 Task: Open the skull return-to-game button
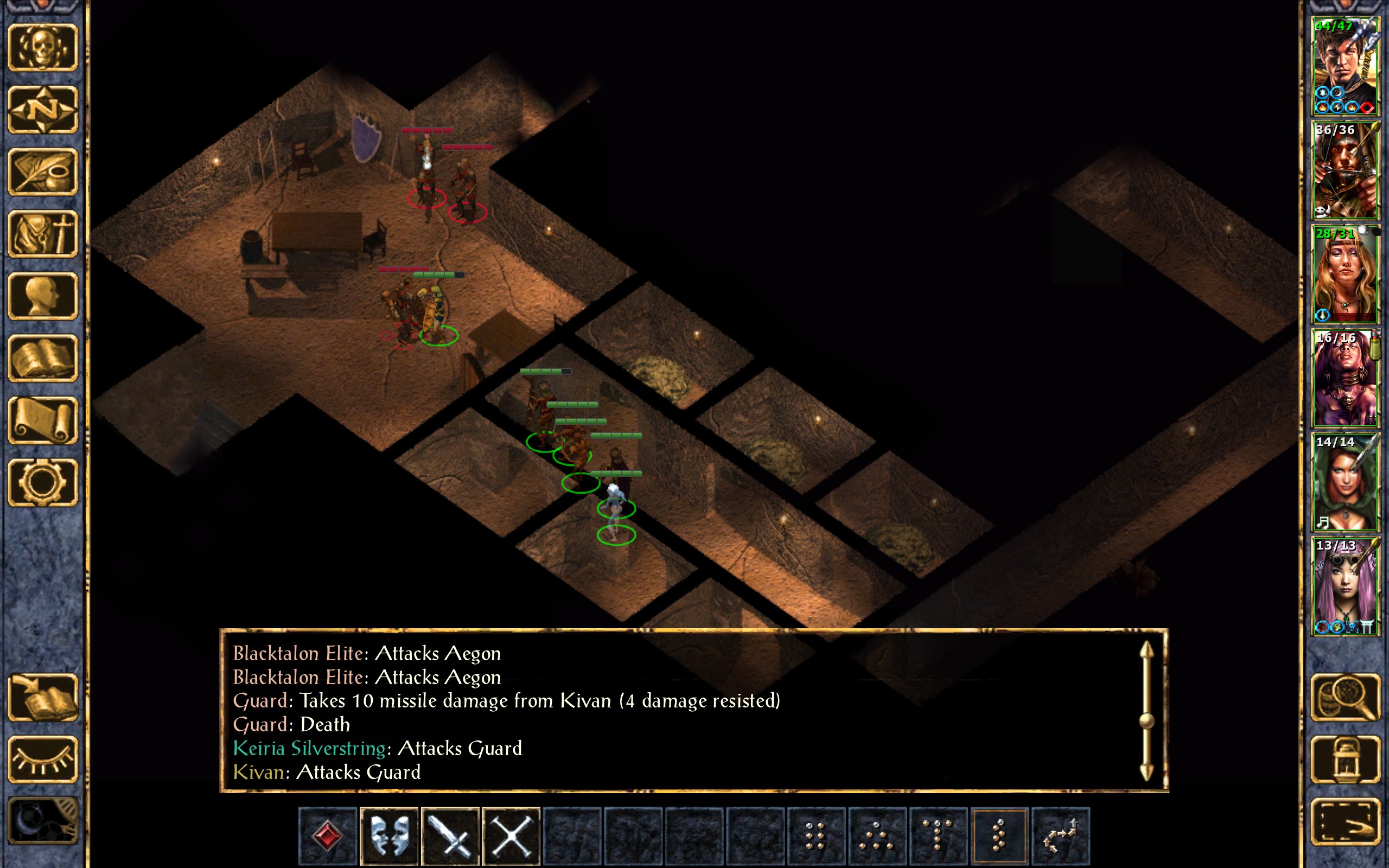pos(43,48)
